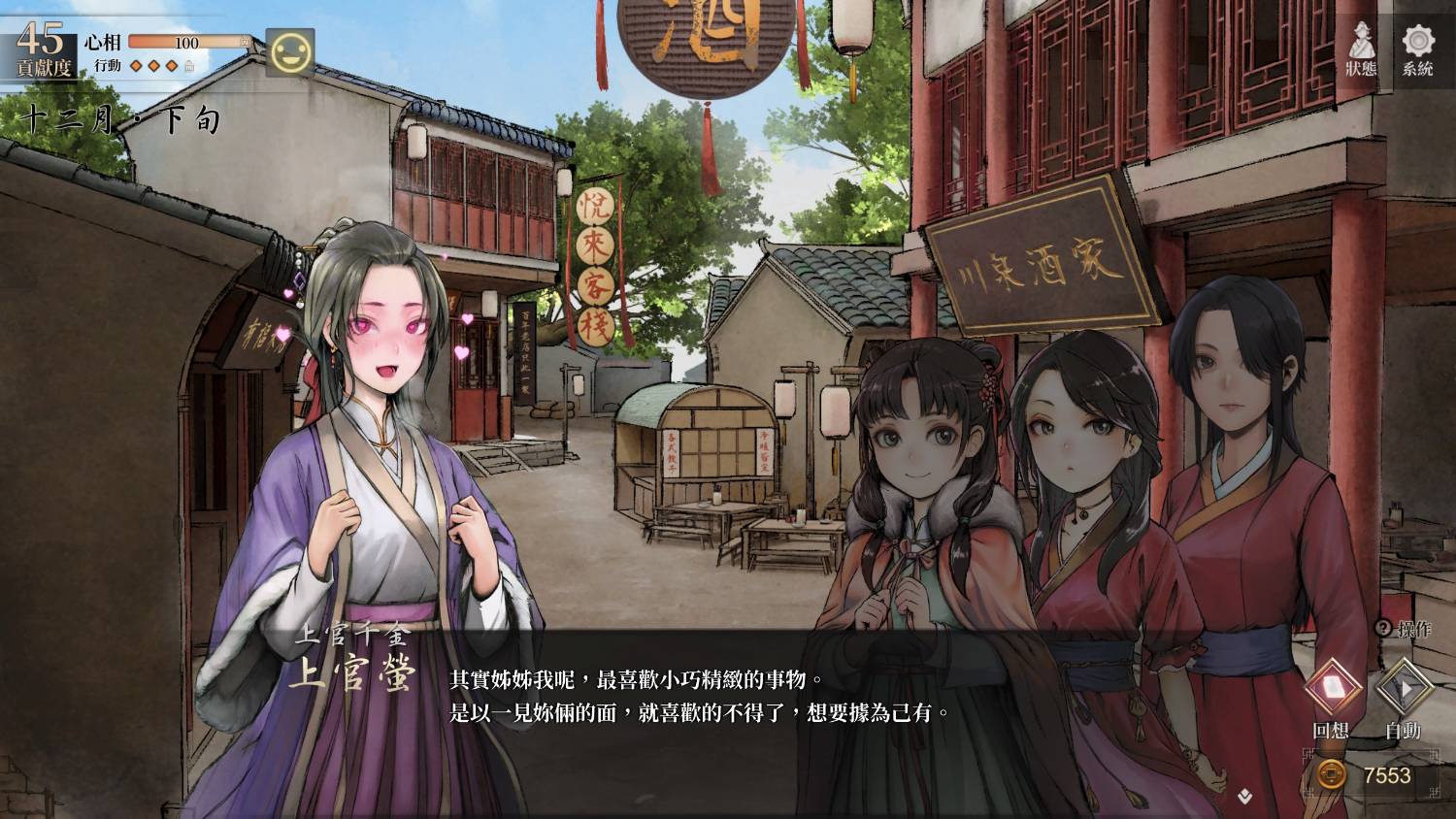Click the currency amount 7553

coord(1386,775)
